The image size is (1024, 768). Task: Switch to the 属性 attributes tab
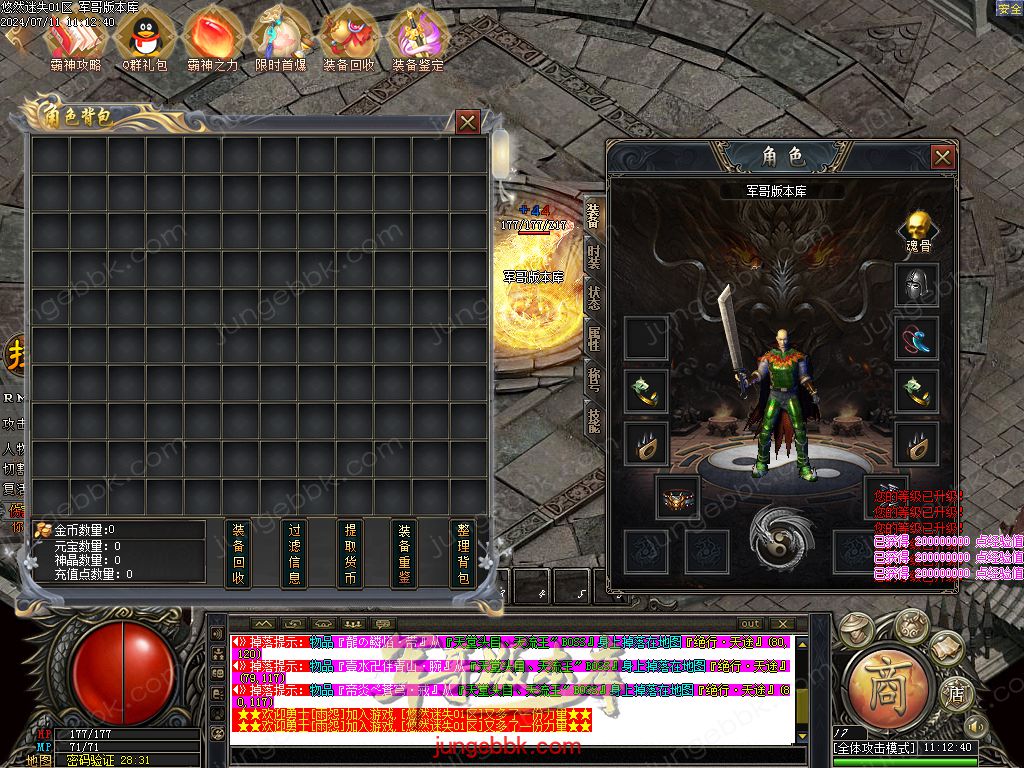point(594,340)
